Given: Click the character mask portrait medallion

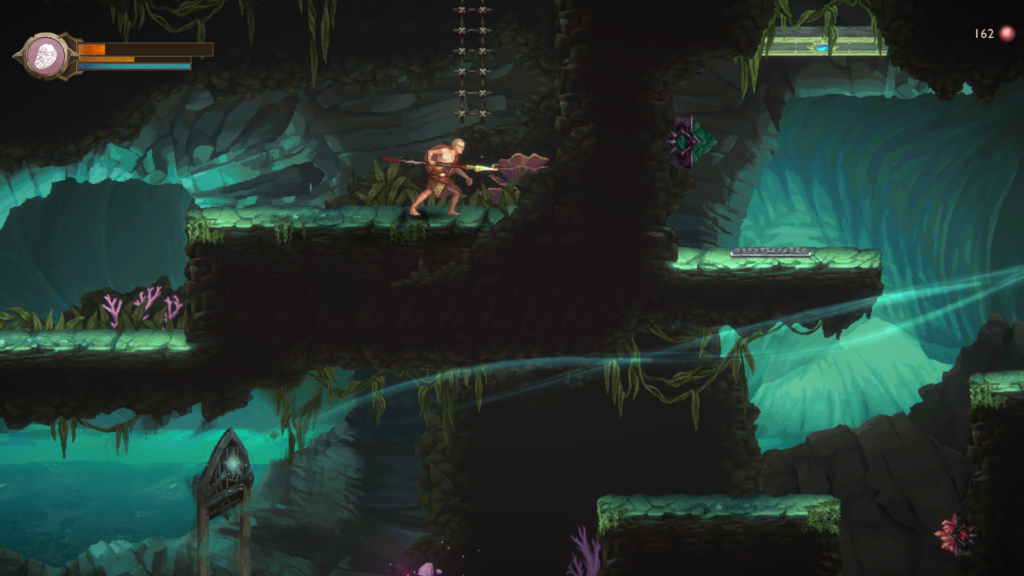Looking at the screenshot, I should tap(45, 56).
